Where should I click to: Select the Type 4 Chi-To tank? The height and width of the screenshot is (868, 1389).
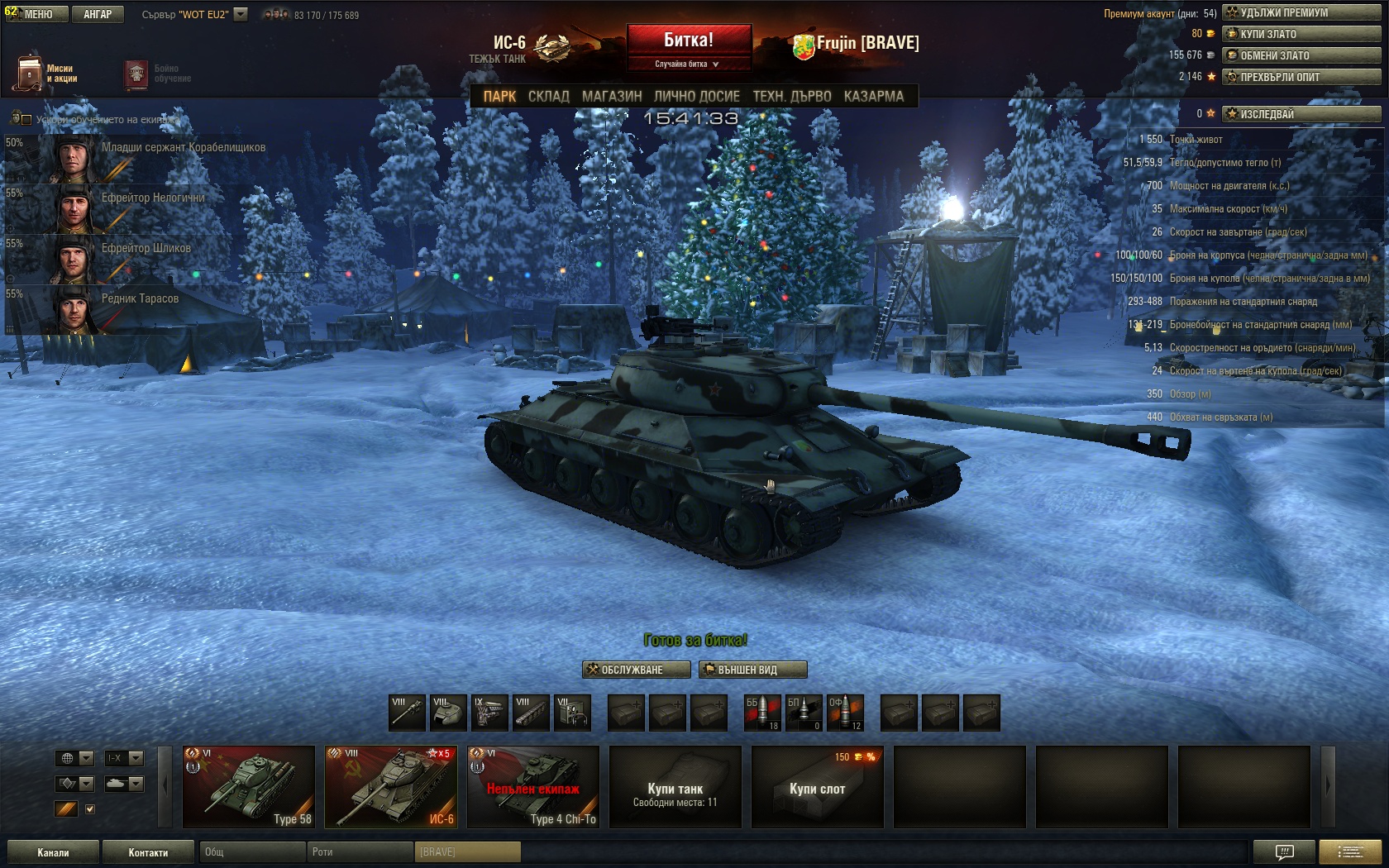(533, 787)
